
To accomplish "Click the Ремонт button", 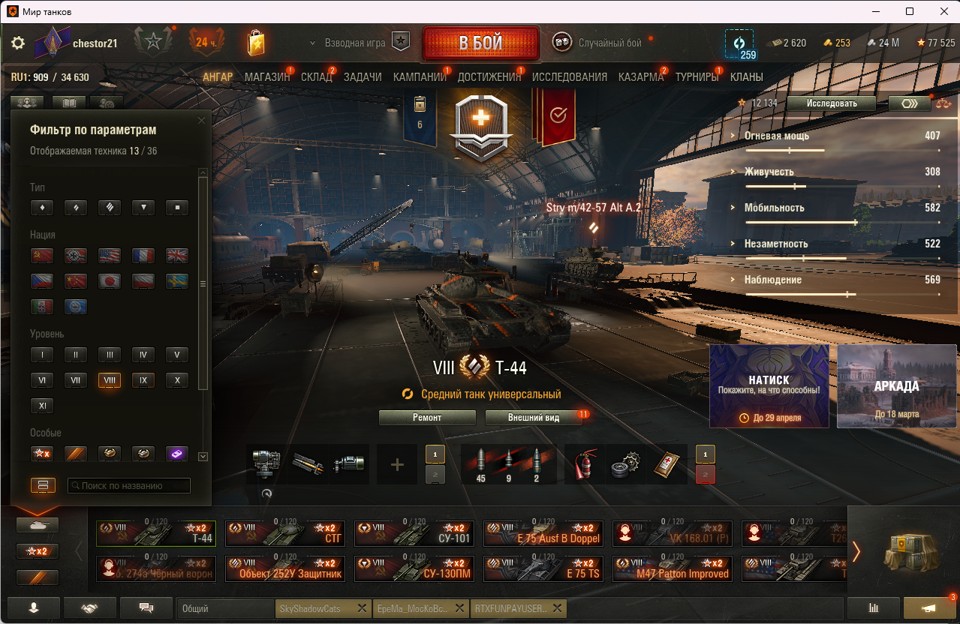I will click(x=427, y=417).
